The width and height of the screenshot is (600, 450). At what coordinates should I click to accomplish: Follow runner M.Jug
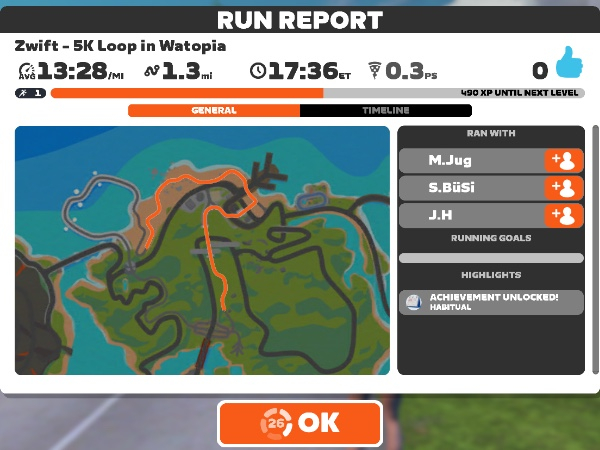(x=563, y=161)
